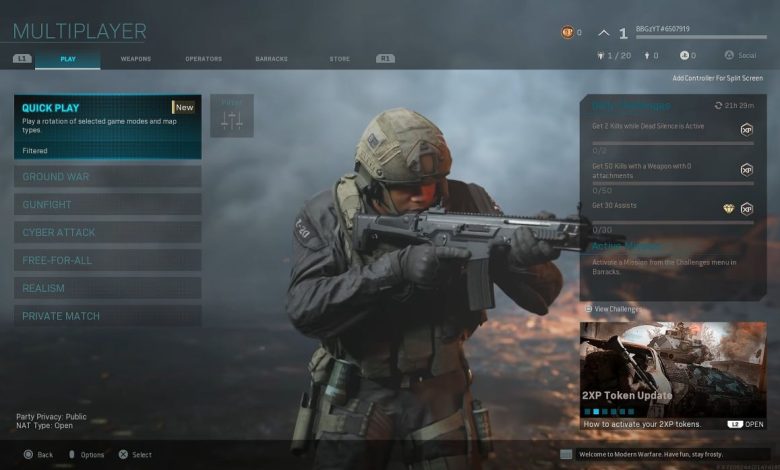Choose the Ground War mode
Image resolution: width=780 pixels, height=470 pixels.
point(107,177)
